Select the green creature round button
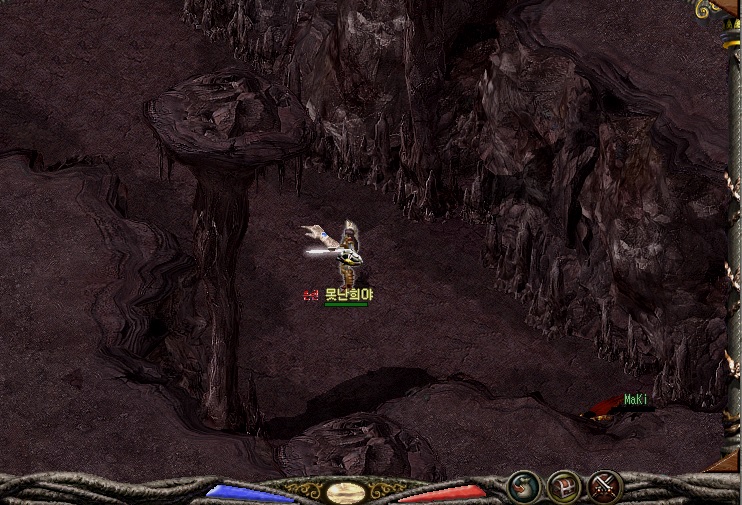The height and width of the screenshot is (505, 742). (x=524, y=486)
